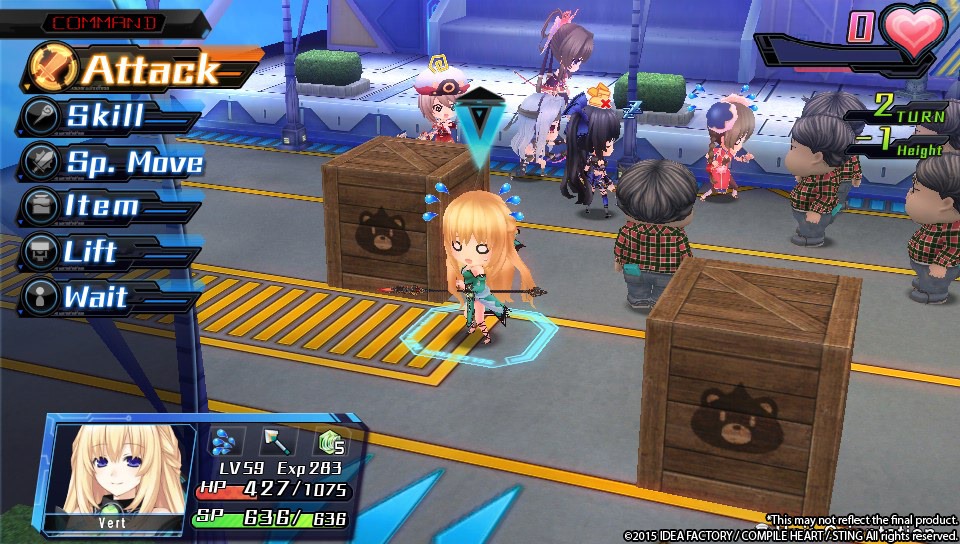Click the equipped spear weapon icon
The image size is (960, 544).
[x=276, y=441]
